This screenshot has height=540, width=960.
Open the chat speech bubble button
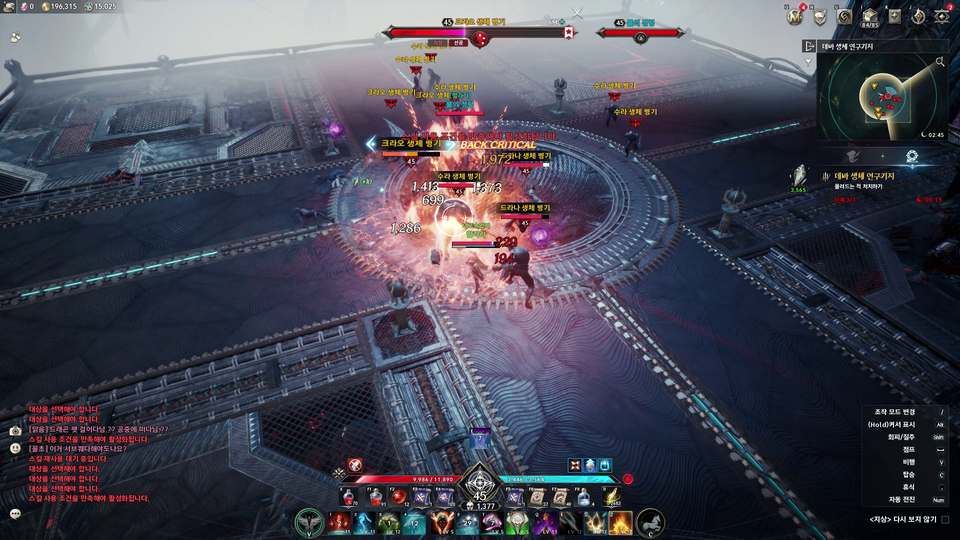[15, 513]
